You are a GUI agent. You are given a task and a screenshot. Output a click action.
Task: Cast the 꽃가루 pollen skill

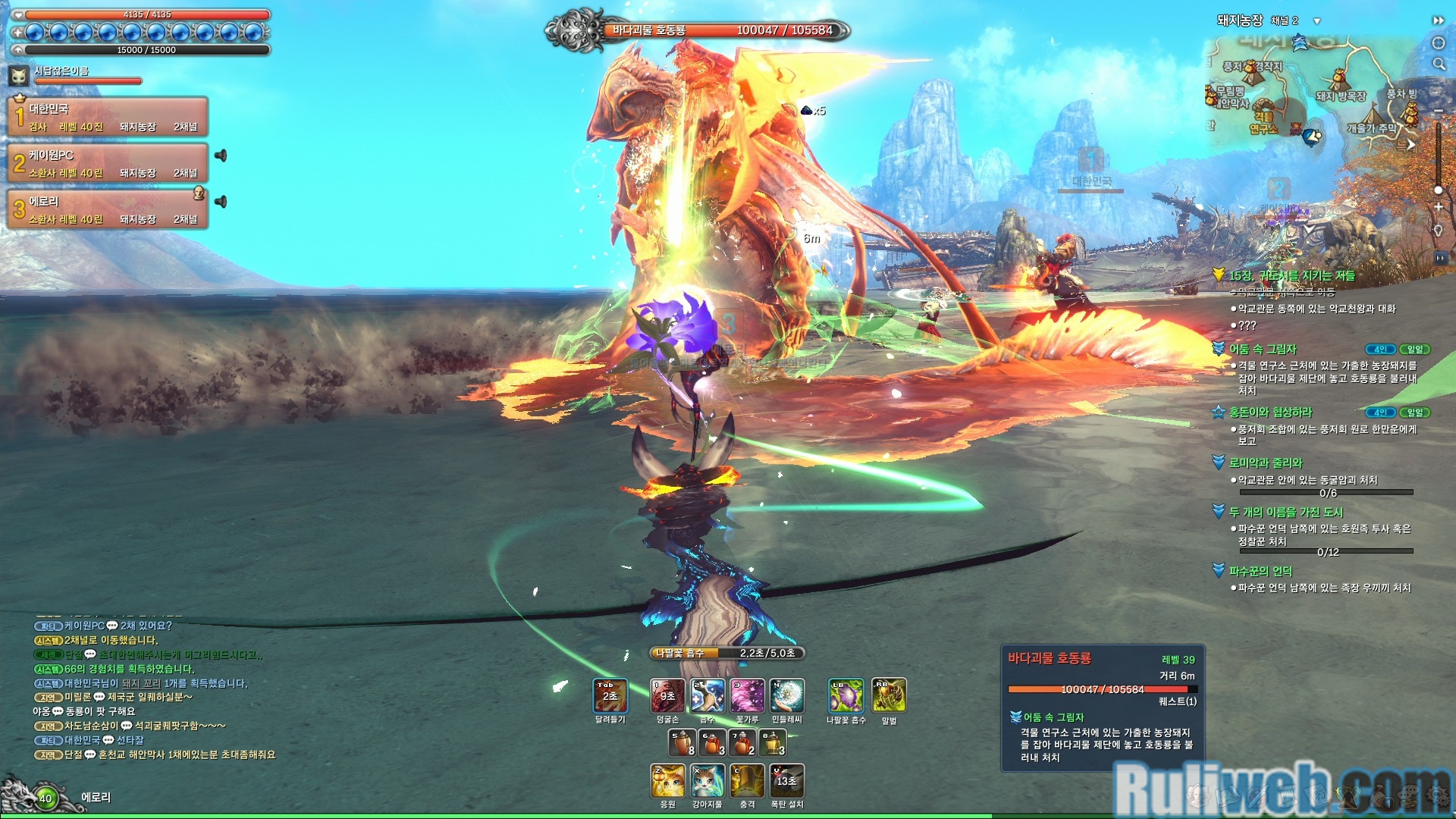(747, 695)
